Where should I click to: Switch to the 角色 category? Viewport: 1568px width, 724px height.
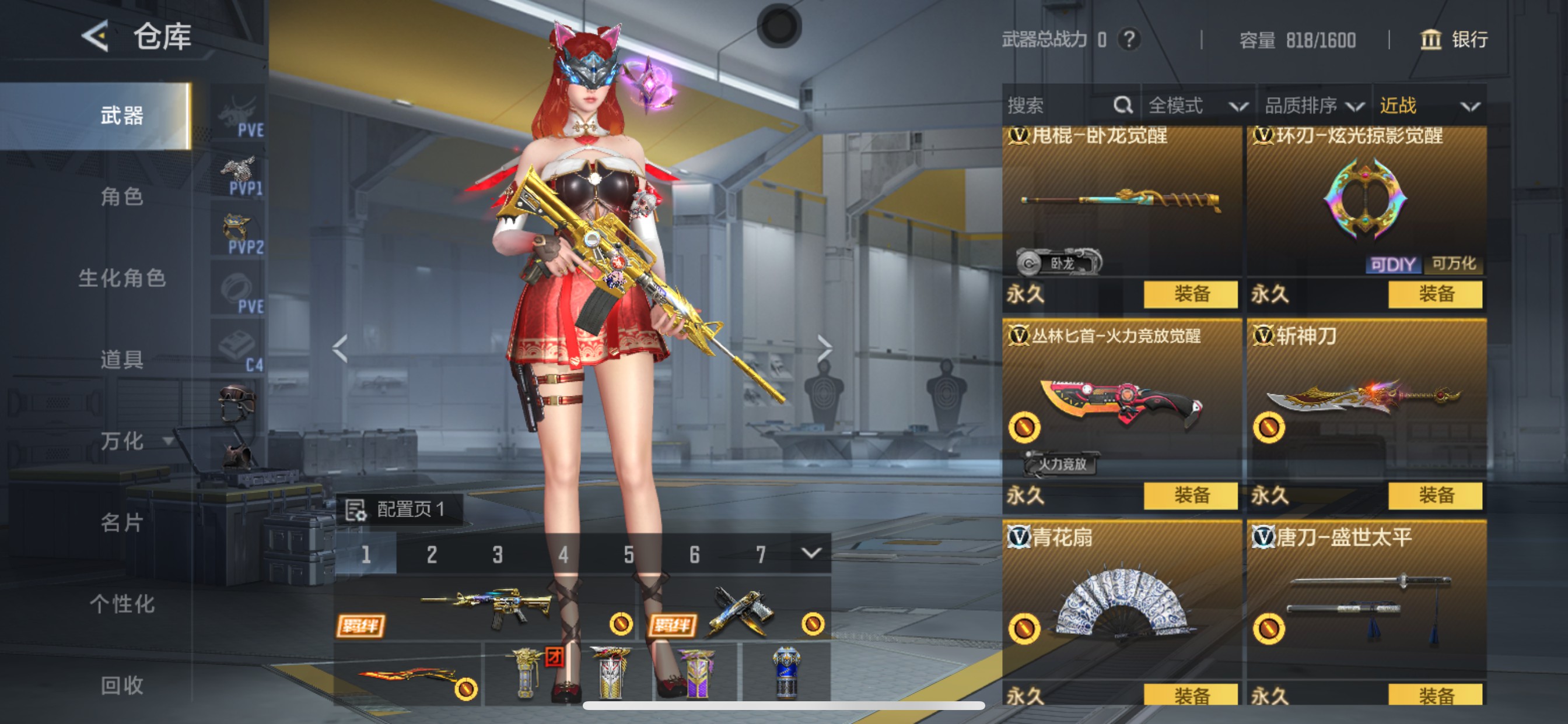[x=122, y=196]
